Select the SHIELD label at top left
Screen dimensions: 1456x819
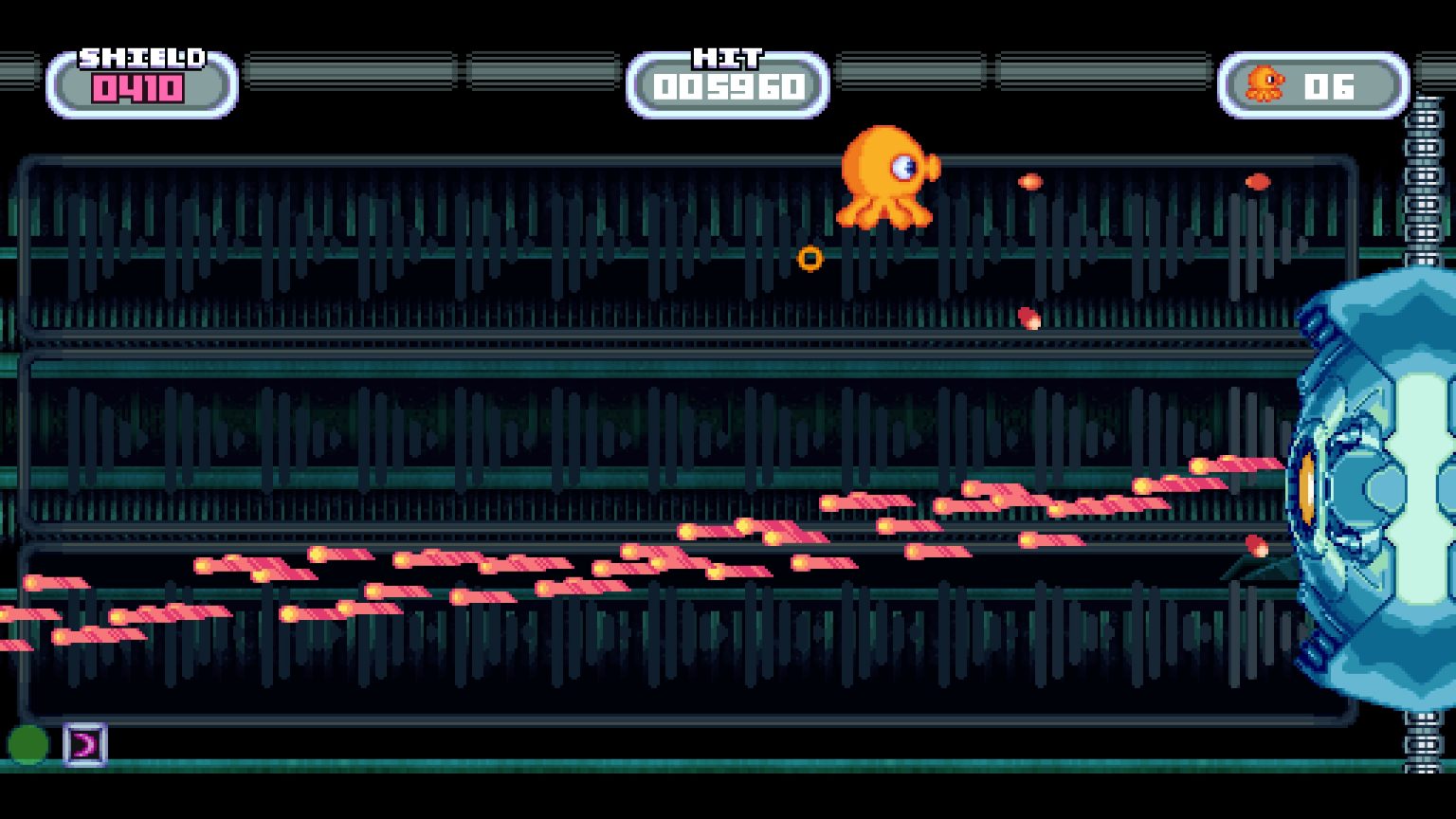[x=140, y=57]
